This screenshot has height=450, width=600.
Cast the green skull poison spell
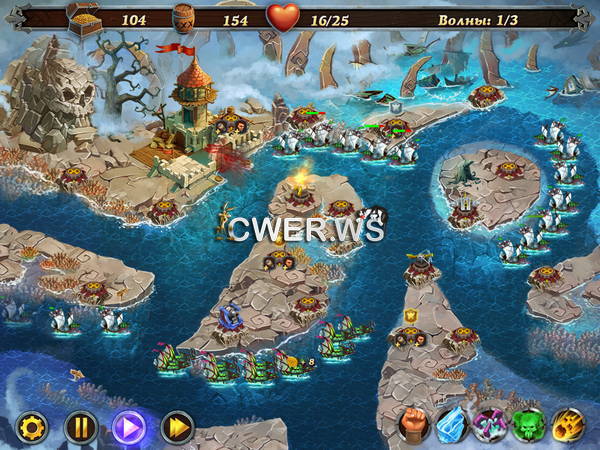pos(530,425)
